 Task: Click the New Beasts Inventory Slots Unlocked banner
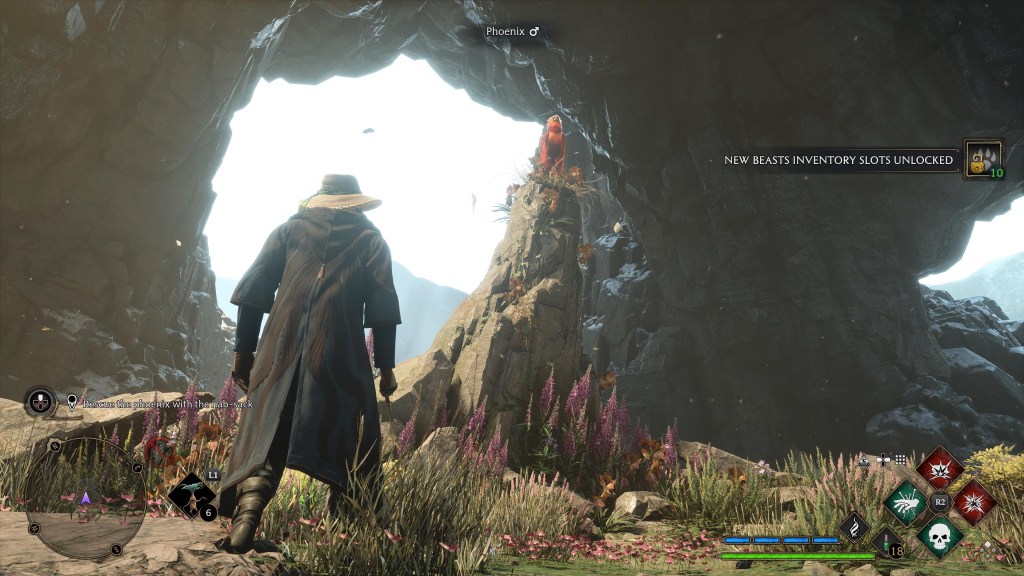pos(838,160)
